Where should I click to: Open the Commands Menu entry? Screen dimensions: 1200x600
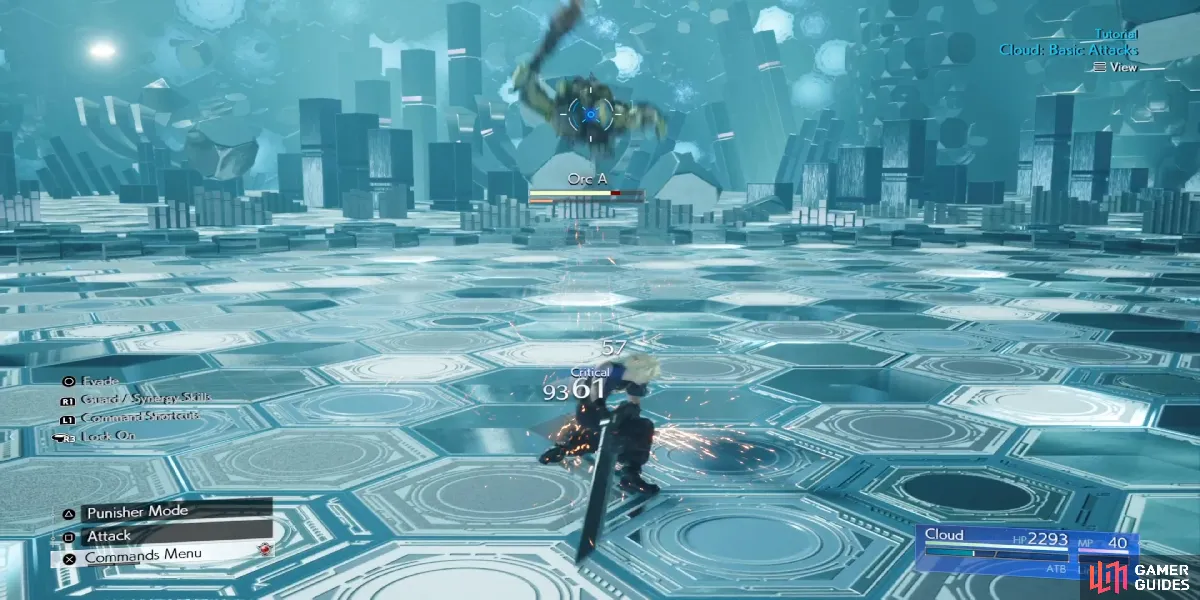(143, 555)
